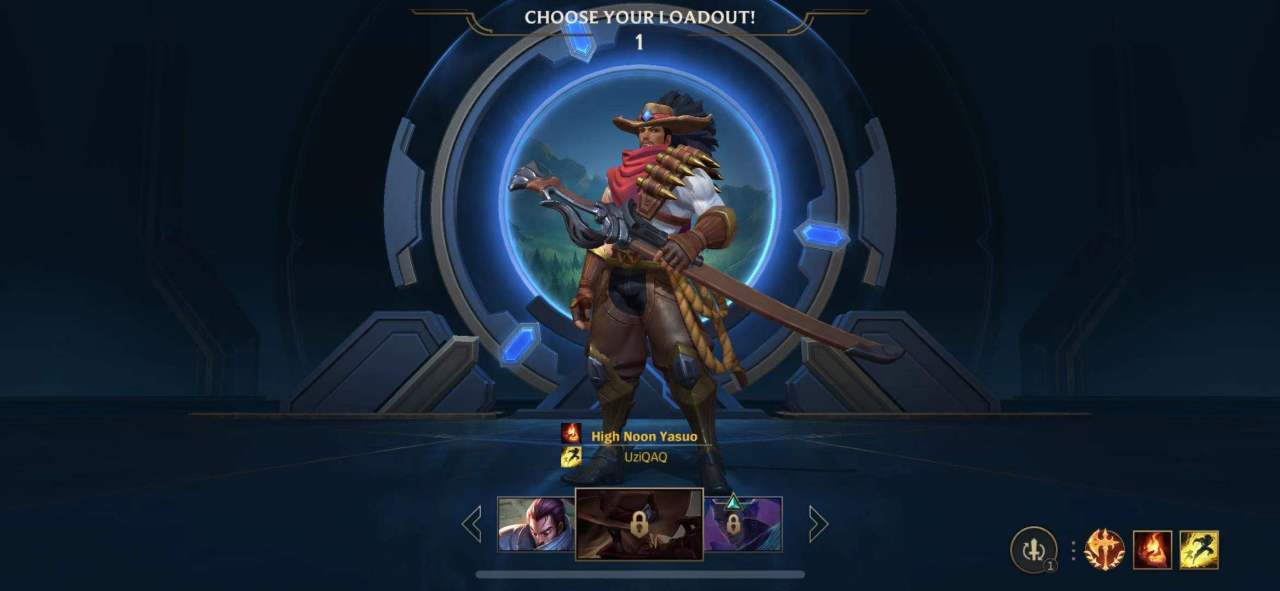Change the Flash summoner spell
Screen dimensions: 1280x591
(1199, 550)
